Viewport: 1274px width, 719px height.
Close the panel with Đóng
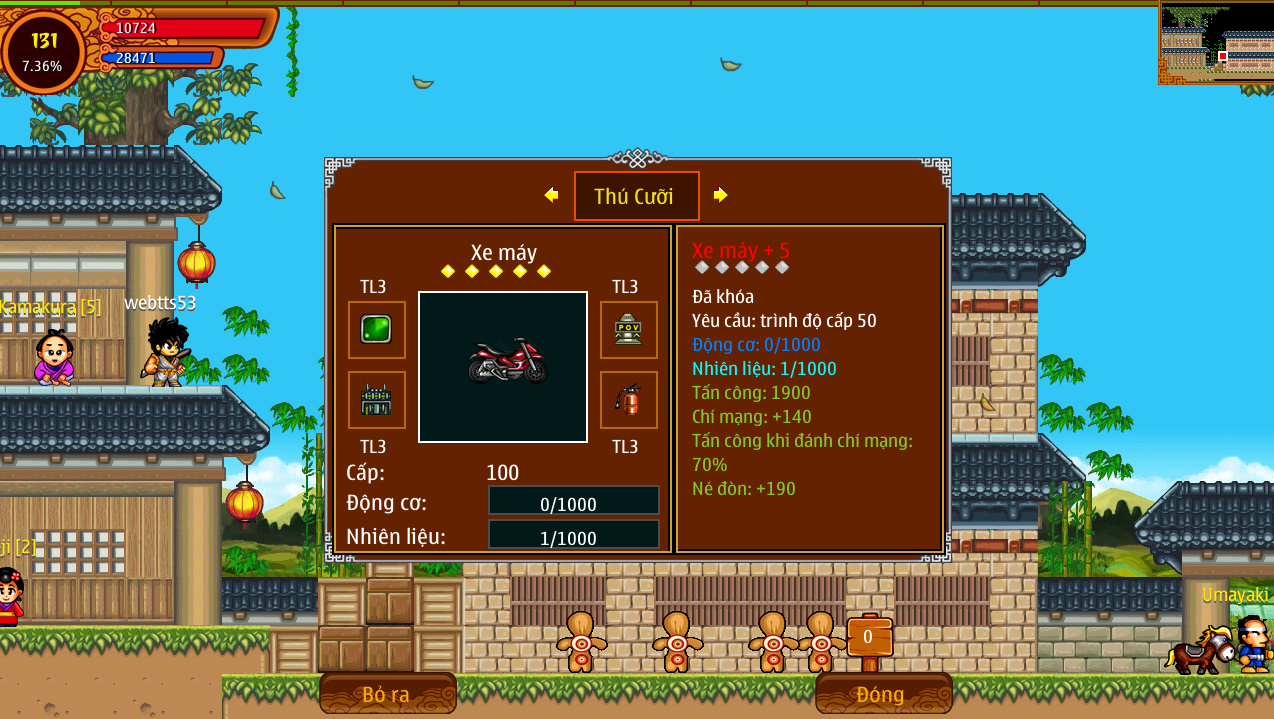click(880, 694)
